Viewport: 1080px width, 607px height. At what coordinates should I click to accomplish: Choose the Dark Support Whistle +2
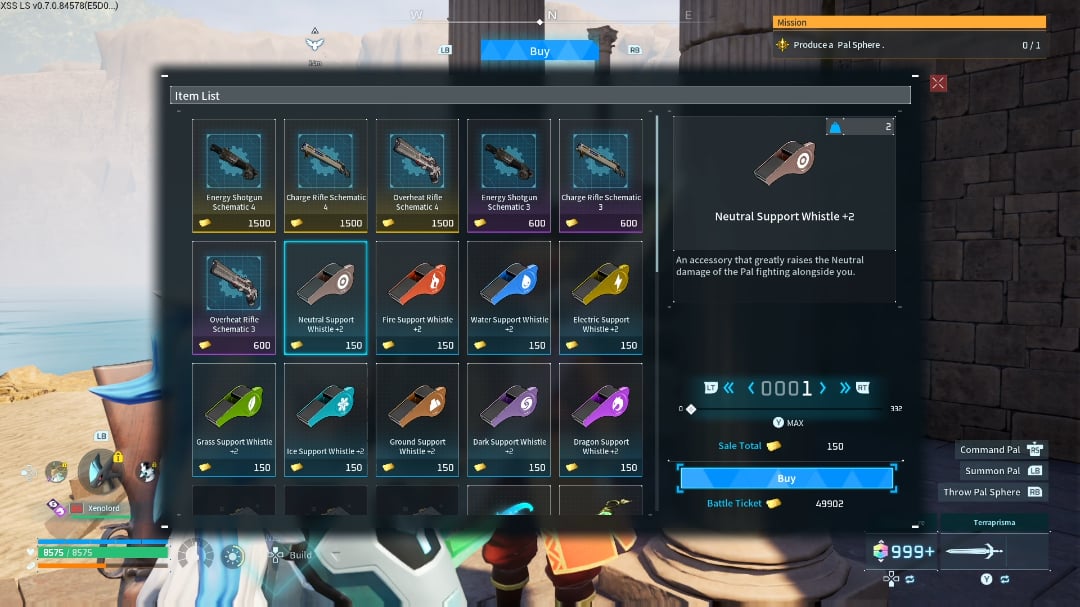point(509,419)
